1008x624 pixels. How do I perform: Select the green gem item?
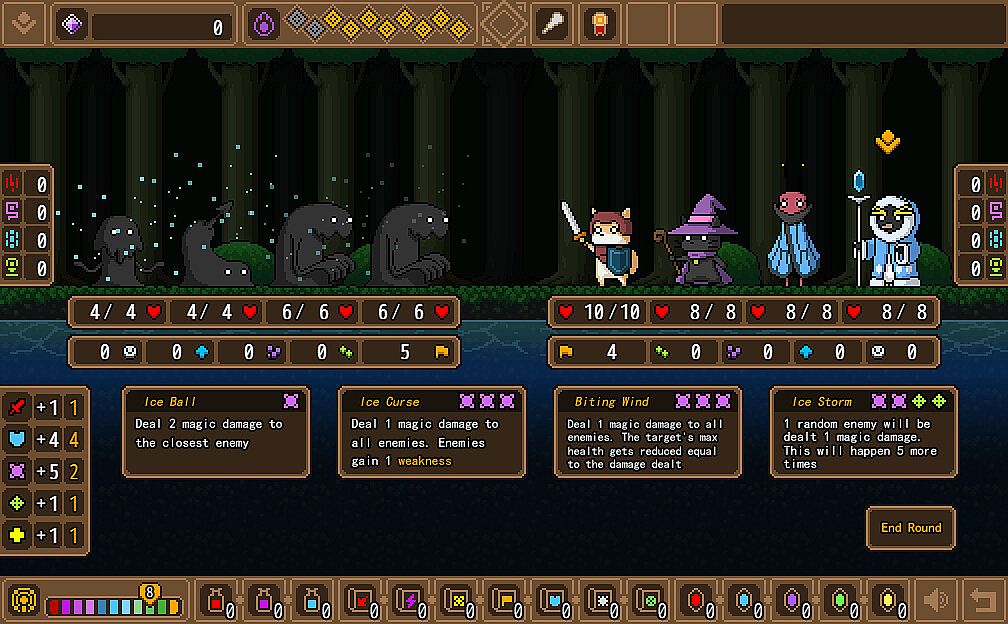pyautogui.click(x=840, y=600)
